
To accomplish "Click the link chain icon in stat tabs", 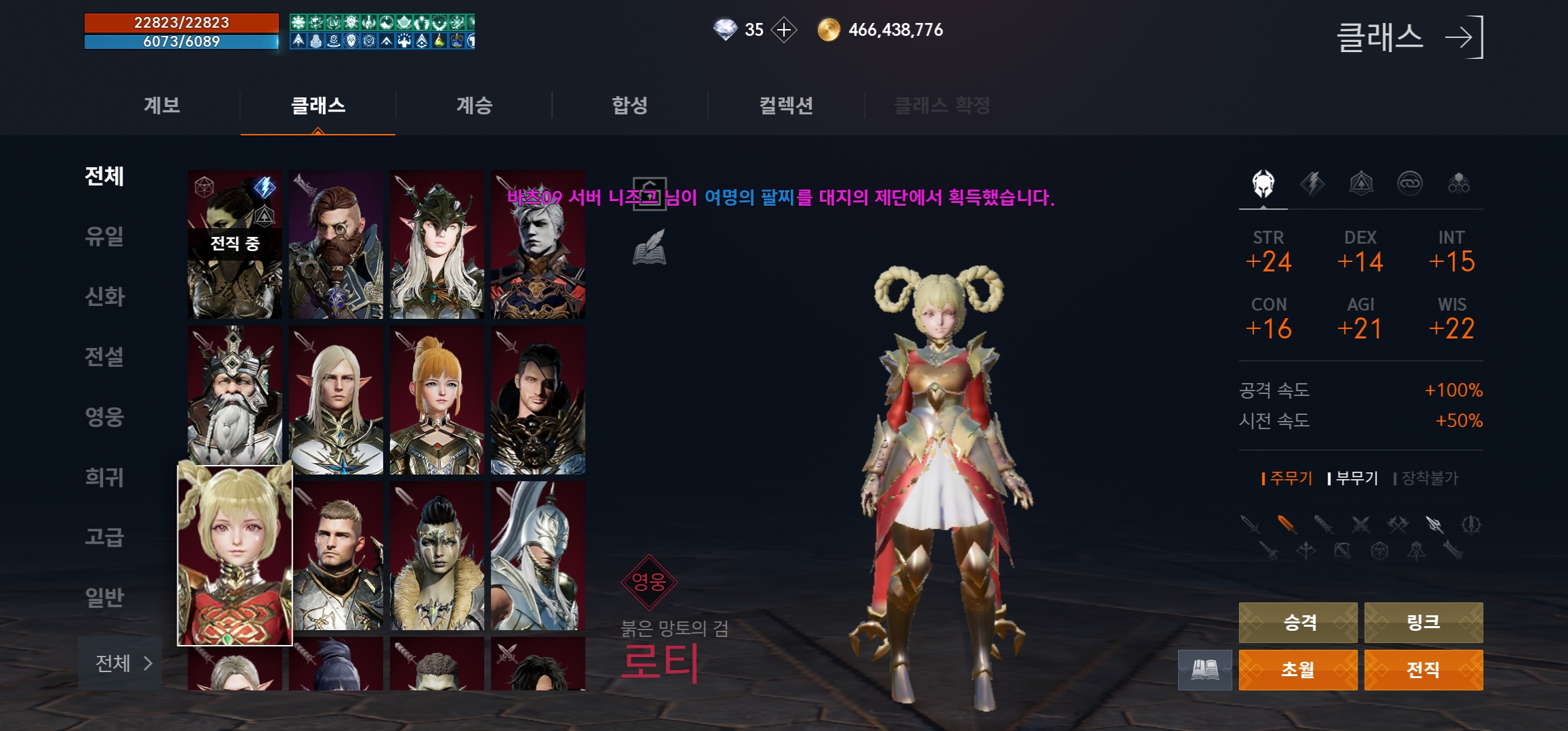I will point(1410,183).
